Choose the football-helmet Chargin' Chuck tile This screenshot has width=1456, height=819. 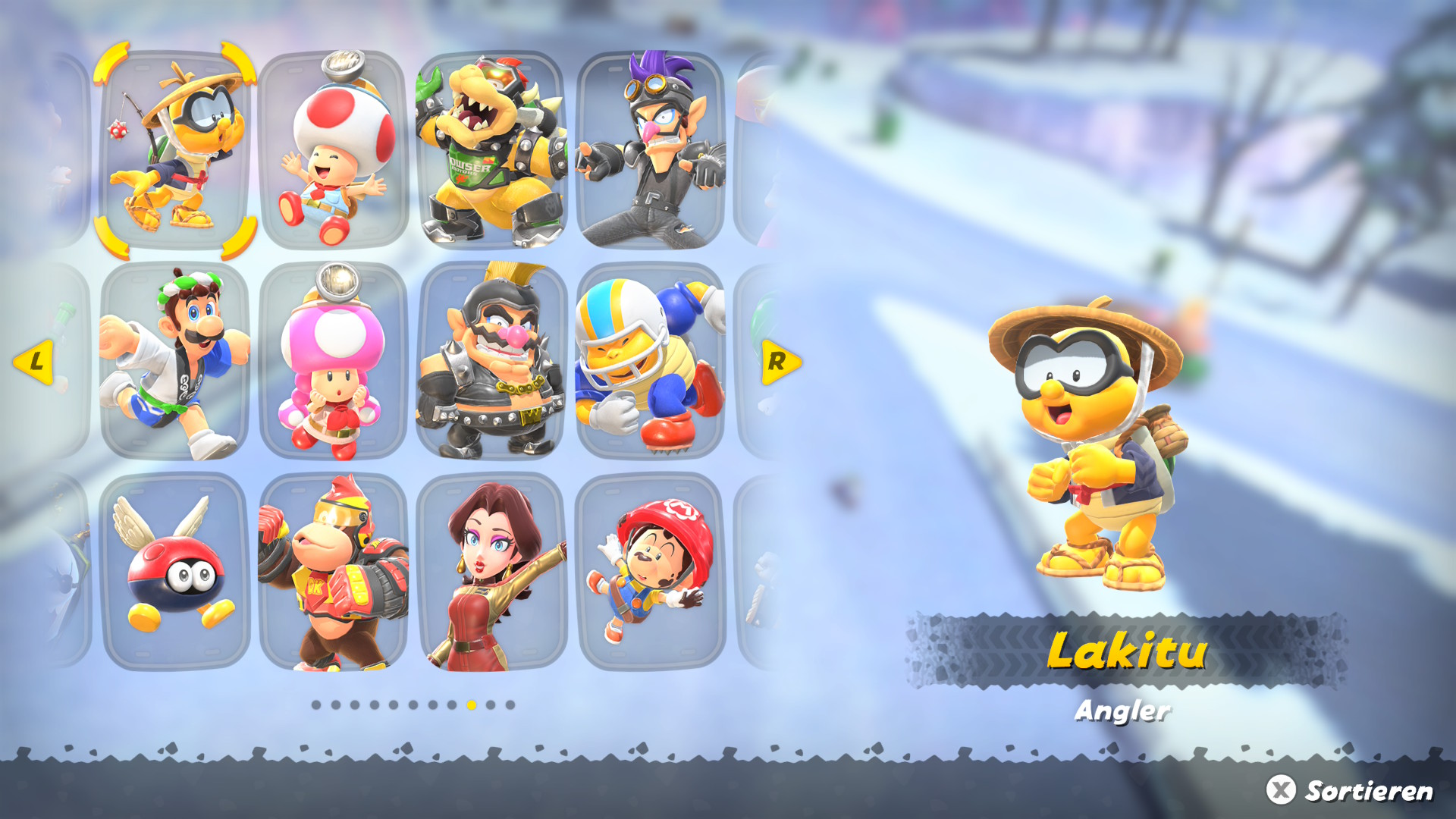(x=651, y=362)
